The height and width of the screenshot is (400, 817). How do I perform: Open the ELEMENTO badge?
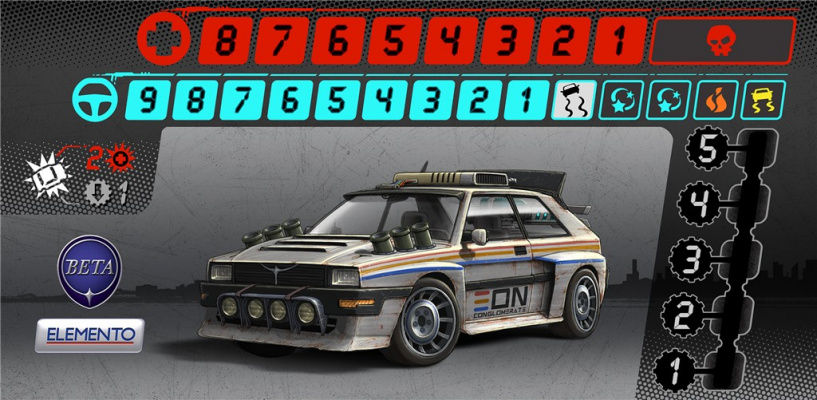89,335
